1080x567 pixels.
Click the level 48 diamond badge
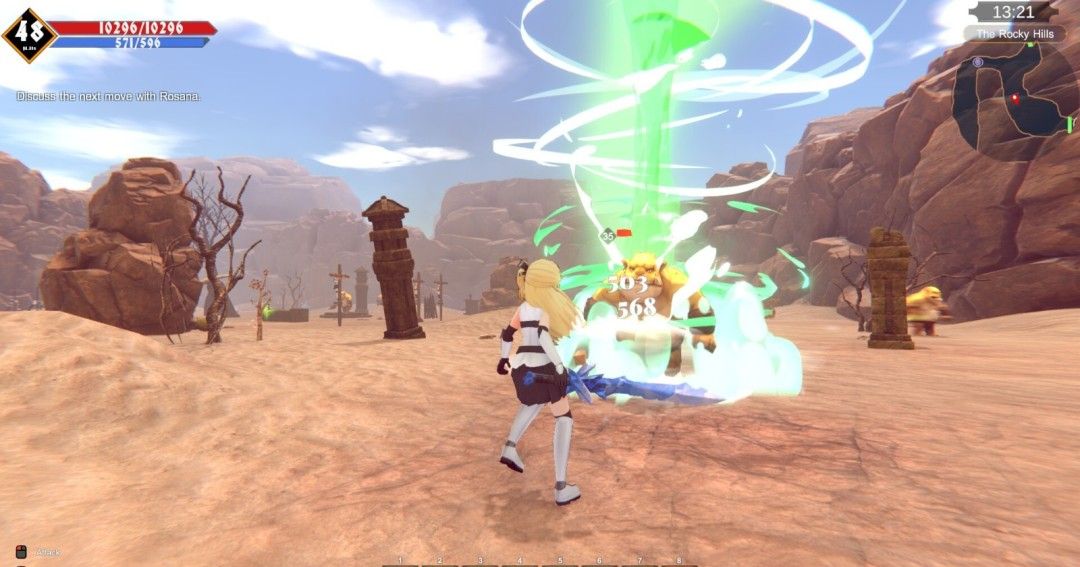point(29,36)
